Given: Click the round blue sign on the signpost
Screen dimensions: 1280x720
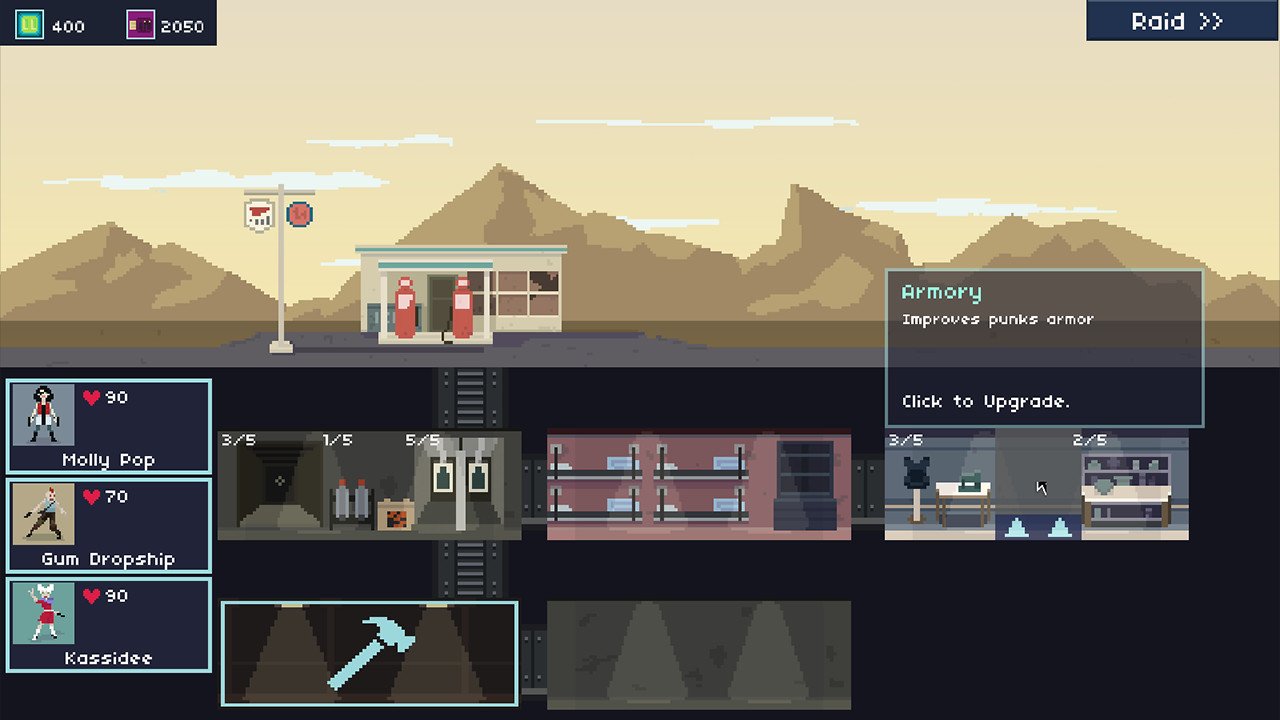Looking at the screenshot, I should tap(301, 213).
